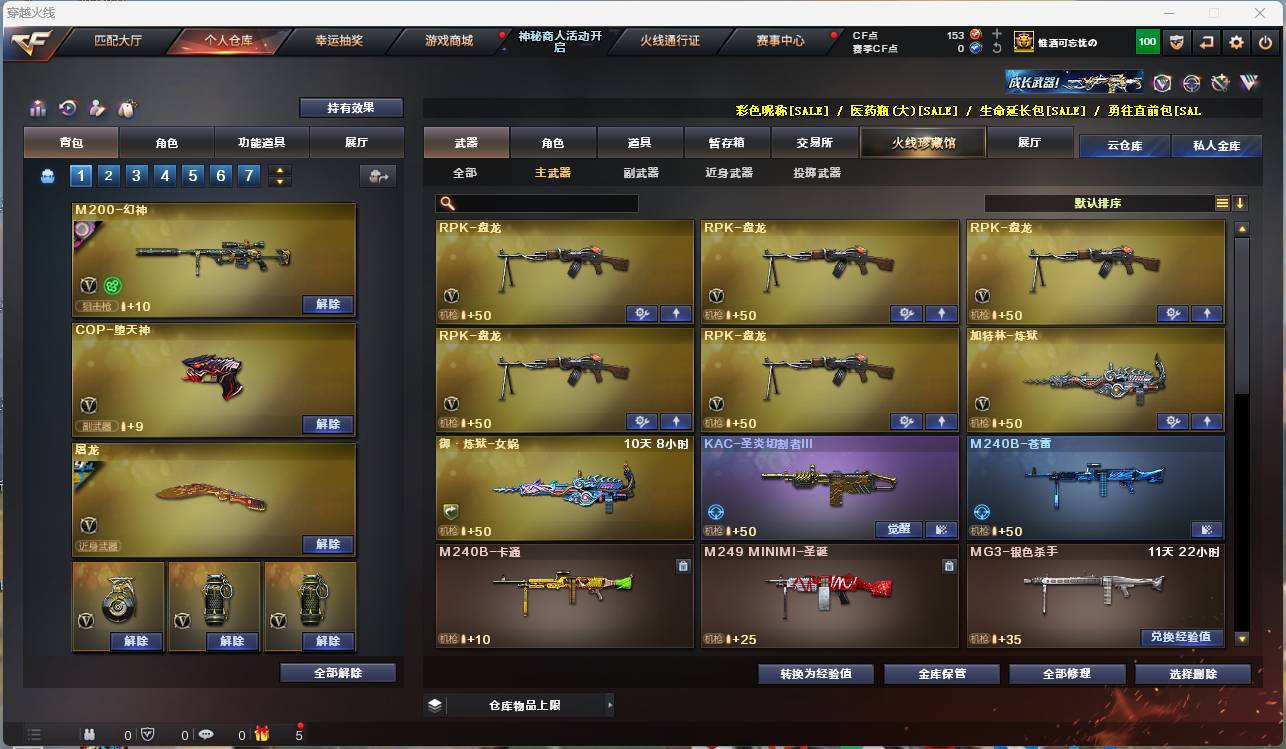This screenshot has height=749, width=1286.
Task: Open the friends icon in the bottom bar
Action: tap(88, 734)
